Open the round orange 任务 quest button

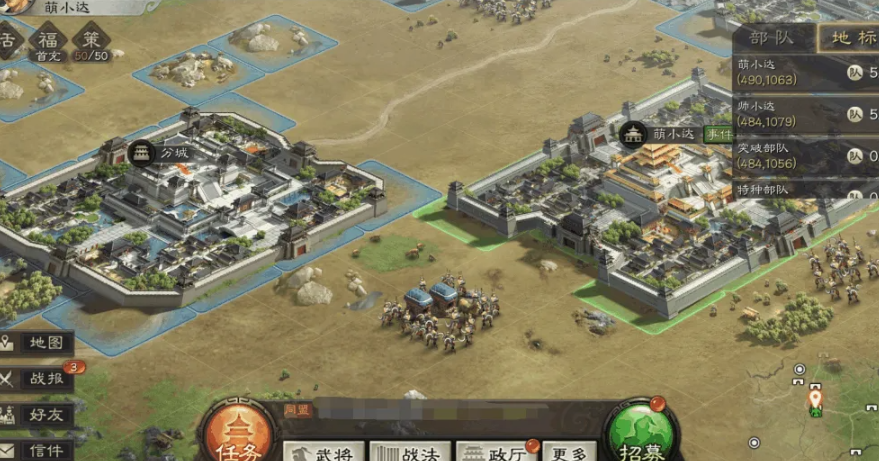click(x=236, y=435)
